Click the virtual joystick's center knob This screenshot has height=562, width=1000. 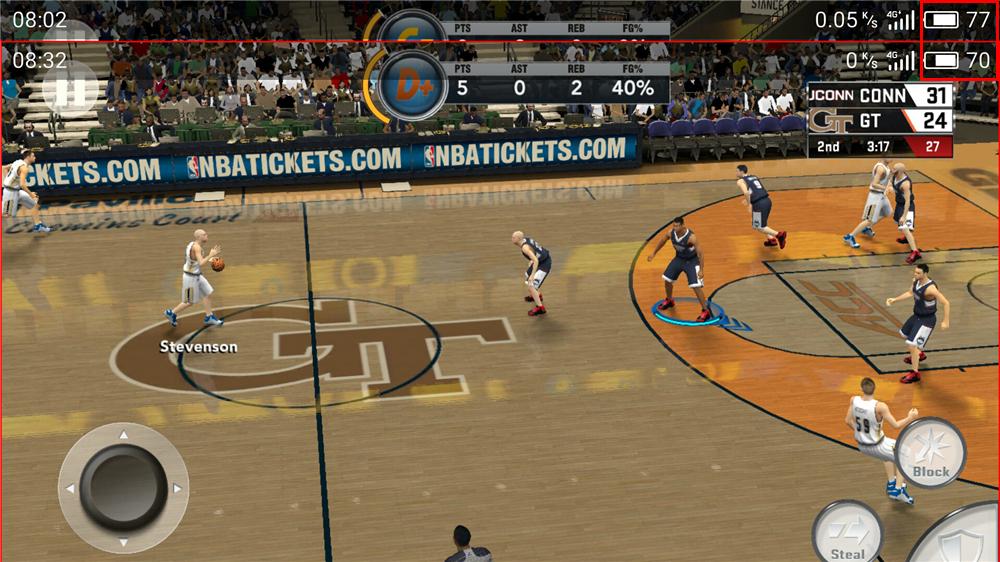coord(123,487)
